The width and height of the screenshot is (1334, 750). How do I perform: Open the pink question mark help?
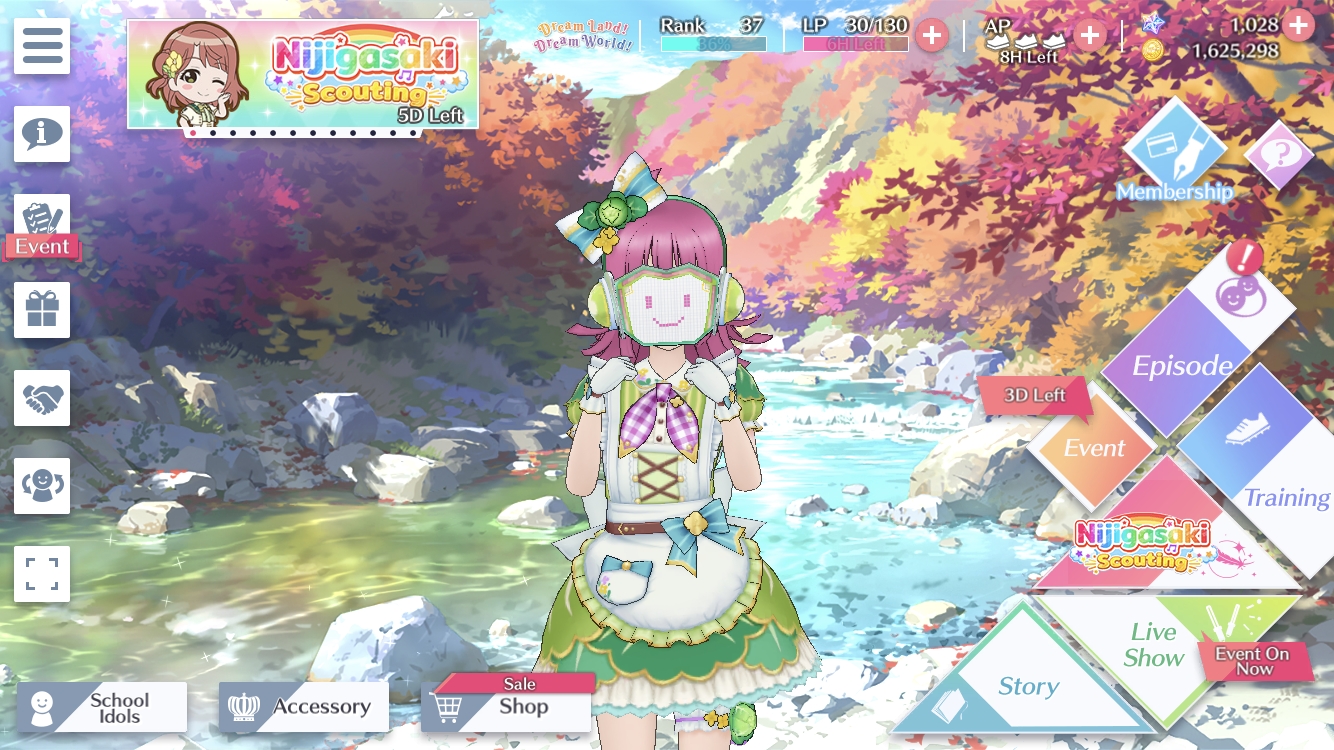click(1279, 155)
